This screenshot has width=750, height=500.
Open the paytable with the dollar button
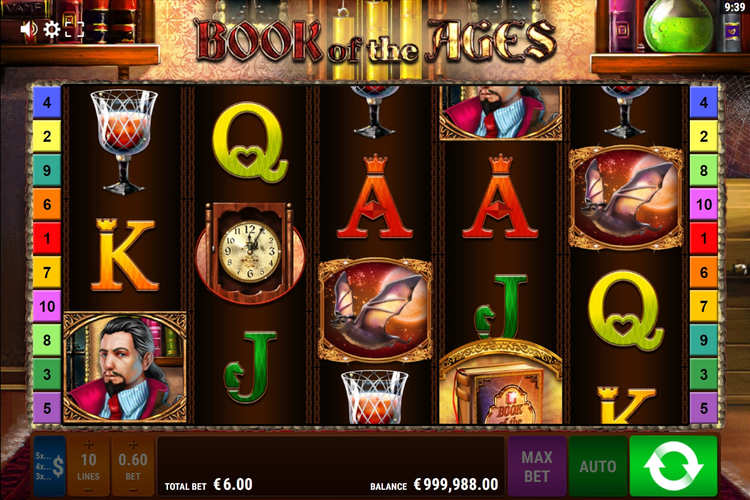coord(50,466)
